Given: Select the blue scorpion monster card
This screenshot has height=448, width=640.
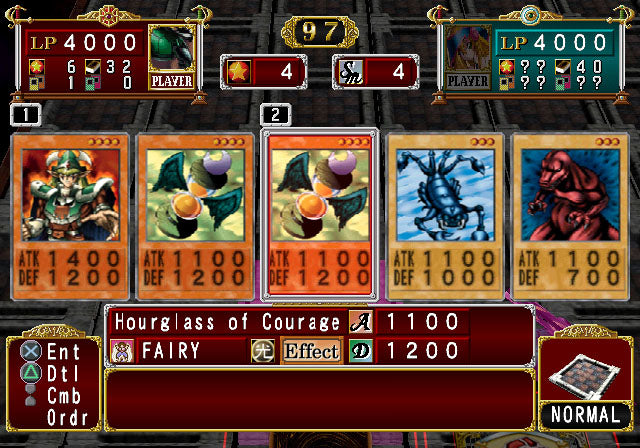Looking at the screenshot, I should pyautogui.click(x=446, y=215).
